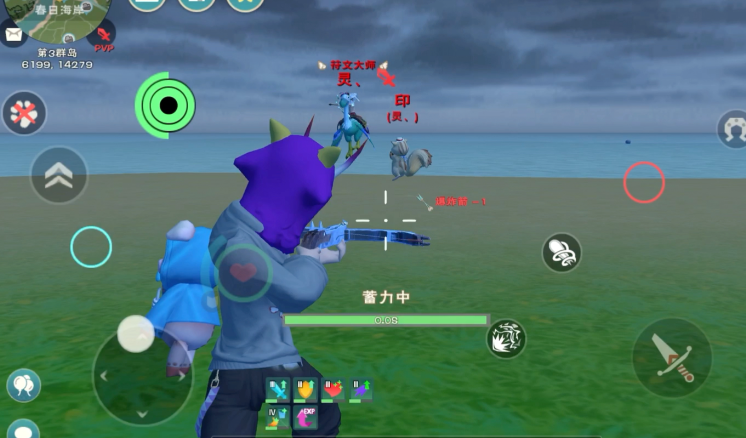The height and width of the screenshot is (438, 746).
Task: Toggle the red PVP mode icon
Action: tap(104, 38)
